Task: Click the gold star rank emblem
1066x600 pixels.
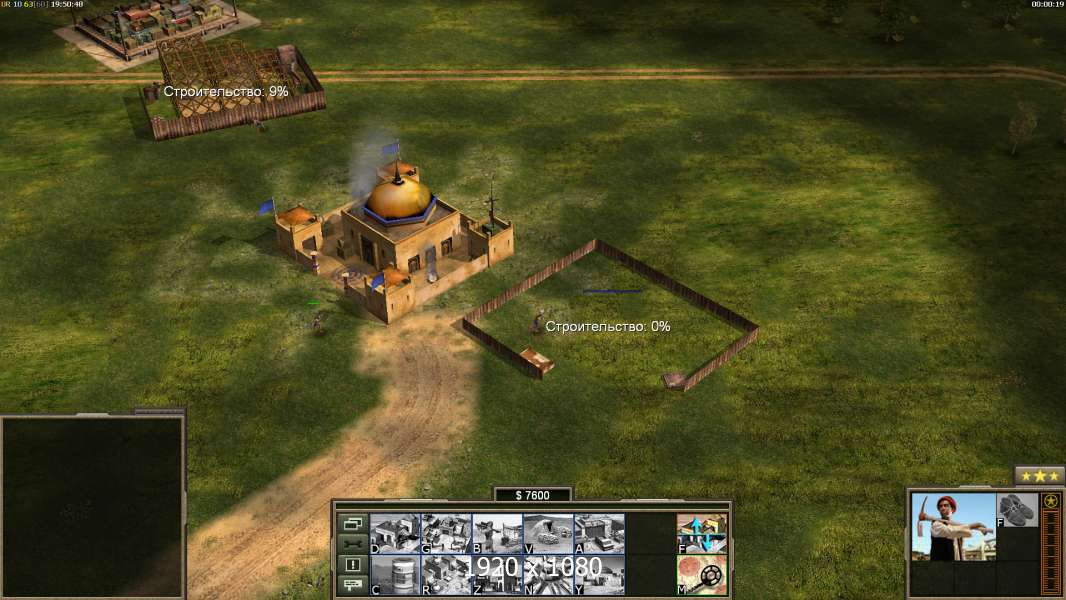Action: 1051,502
